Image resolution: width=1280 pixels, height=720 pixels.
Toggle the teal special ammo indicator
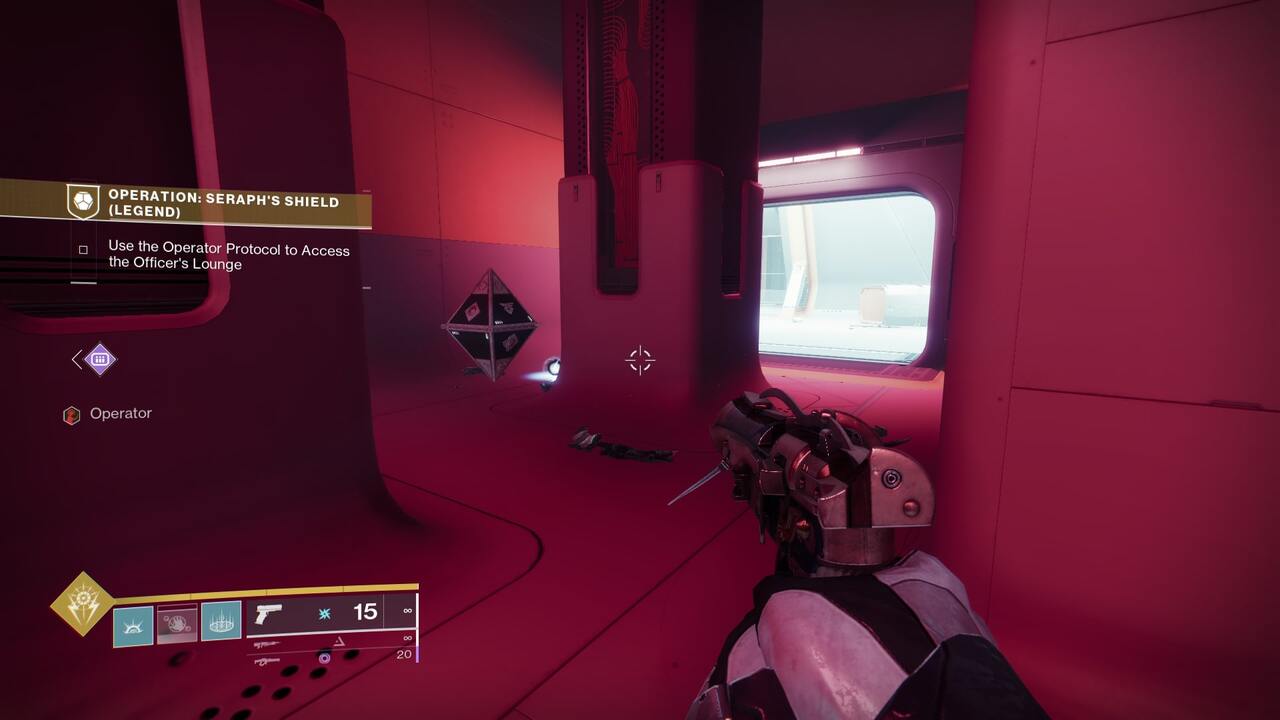[324, 613]
